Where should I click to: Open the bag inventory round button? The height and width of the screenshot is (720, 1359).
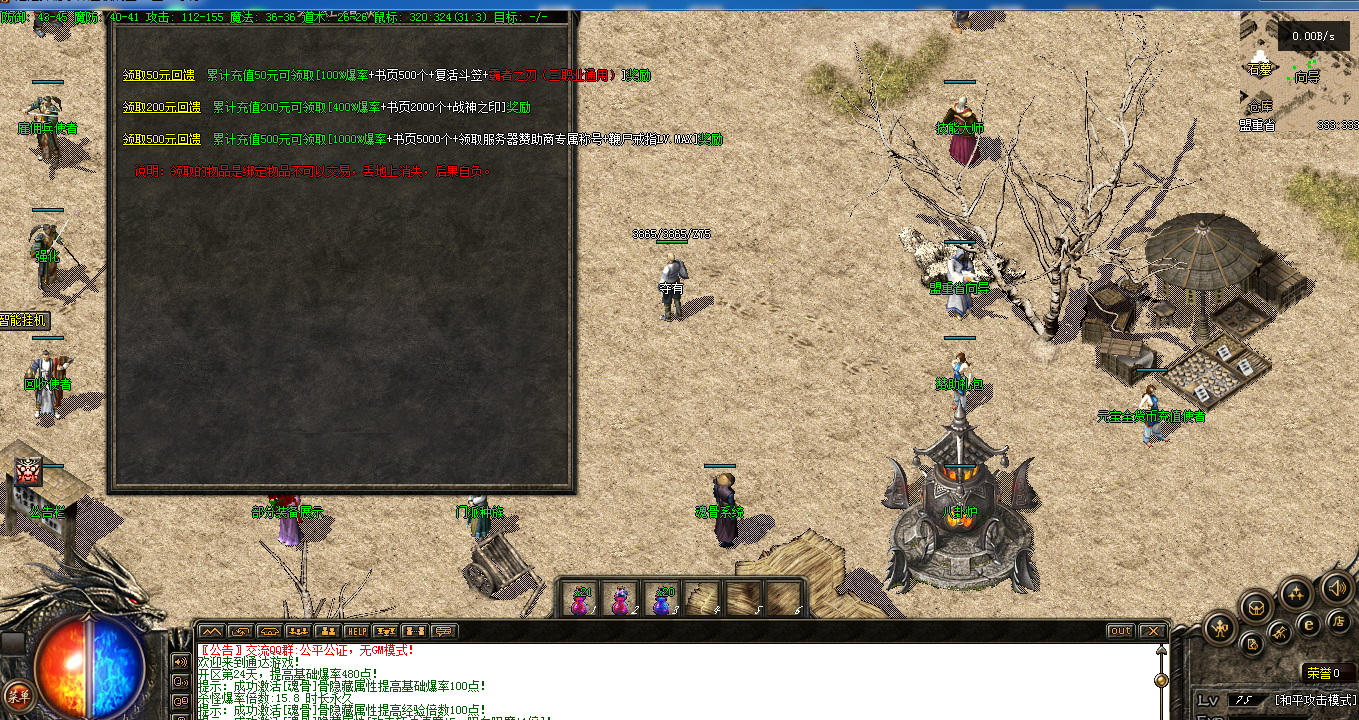pyautogui.click(x=1257, y=606)
